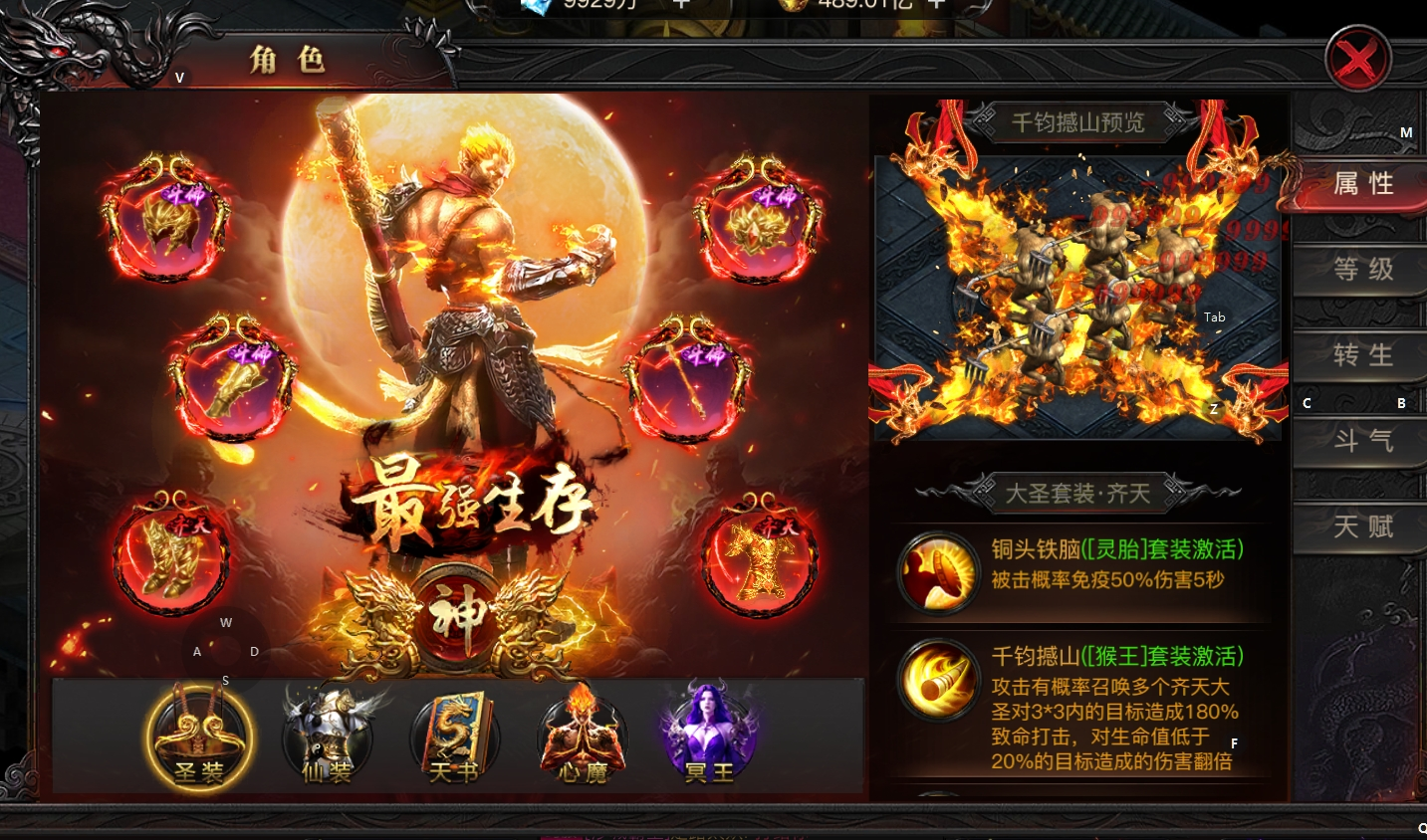This screenshot has height=840, width=1427.
Task: Click the 天书 book icon
Action: (454, 736)
